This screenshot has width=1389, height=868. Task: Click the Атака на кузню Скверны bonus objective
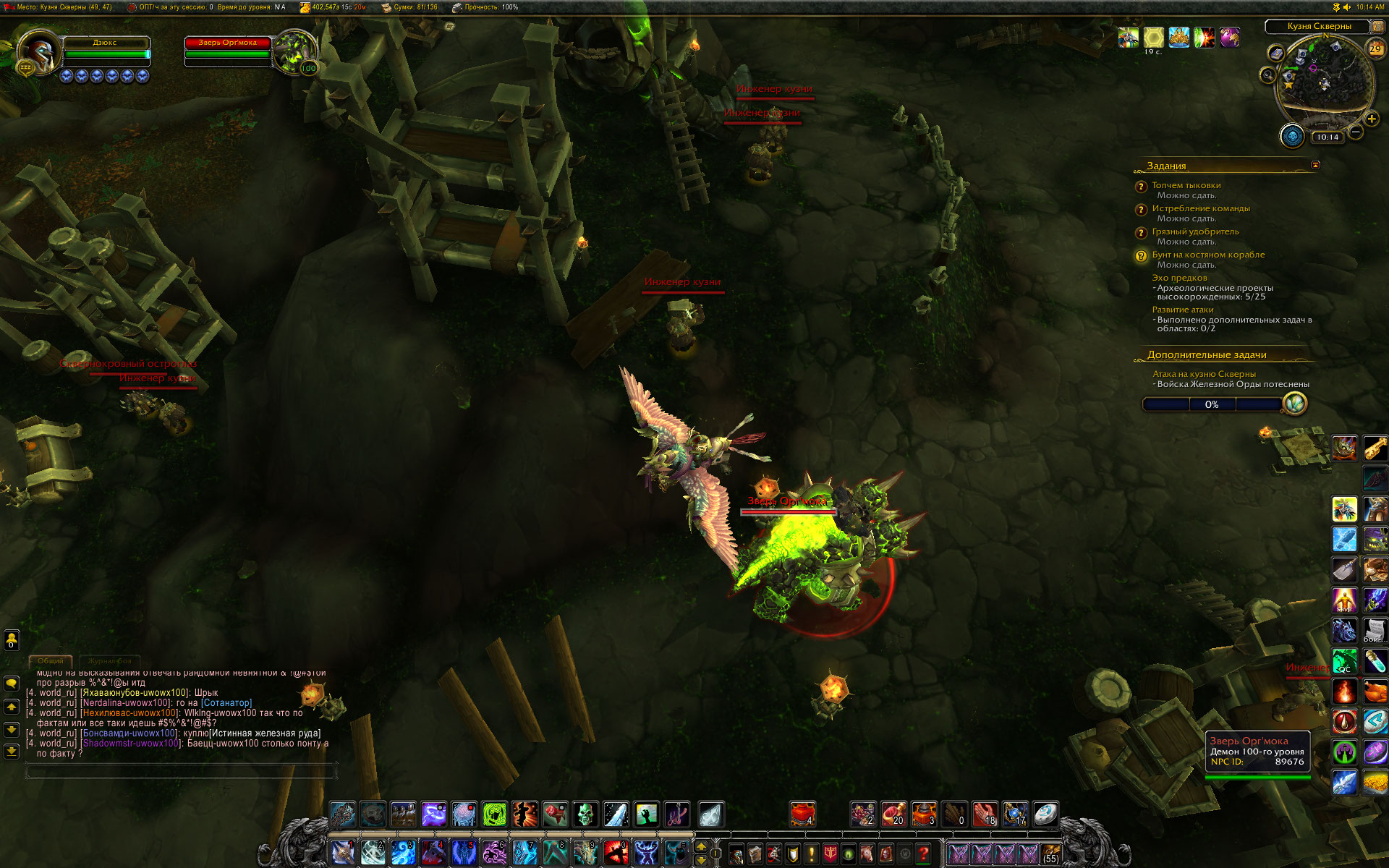click(x=1204, y=374)
